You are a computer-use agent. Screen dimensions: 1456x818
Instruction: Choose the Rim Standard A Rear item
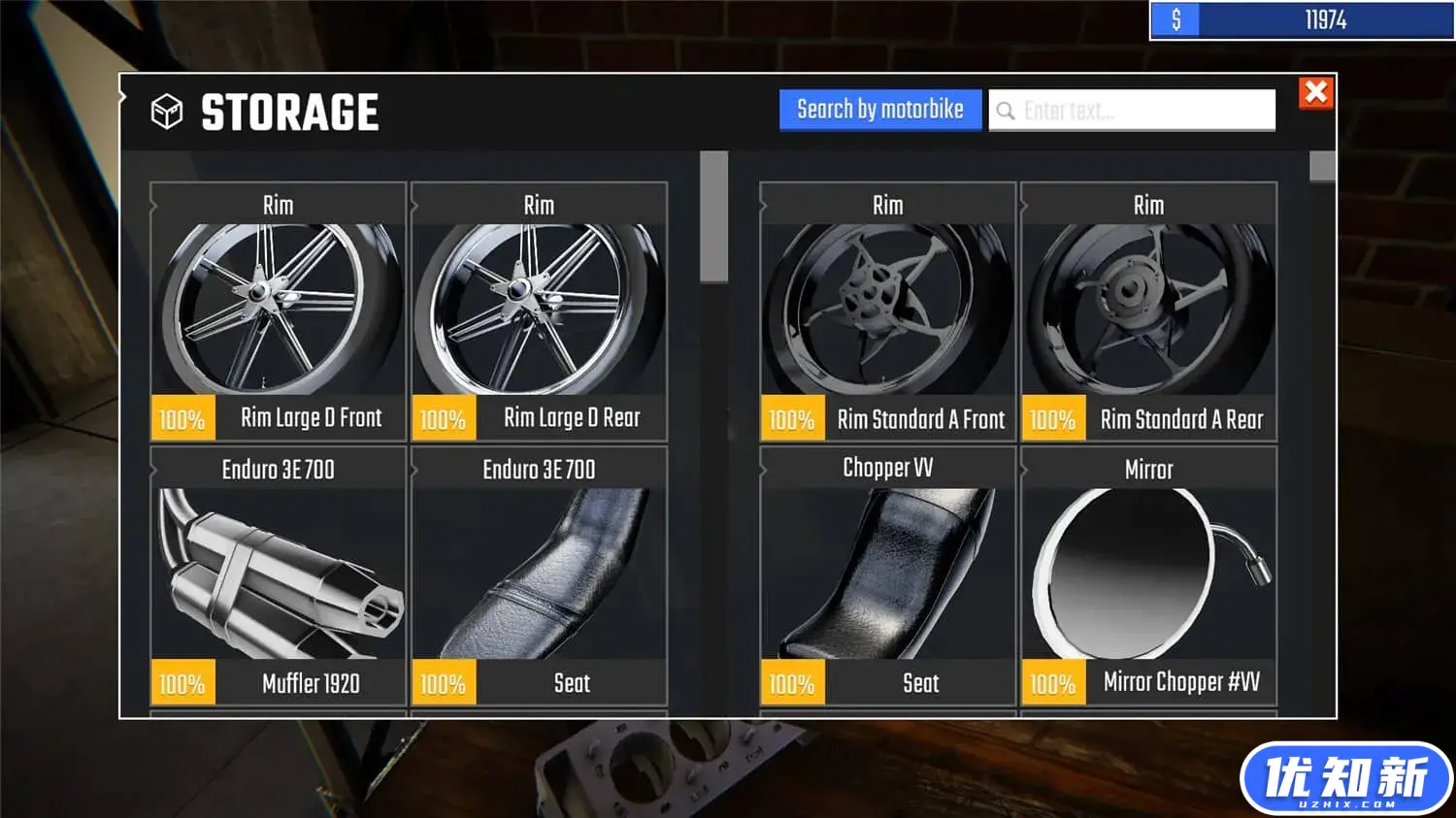pyautogui.click(x=1148, y=311)
